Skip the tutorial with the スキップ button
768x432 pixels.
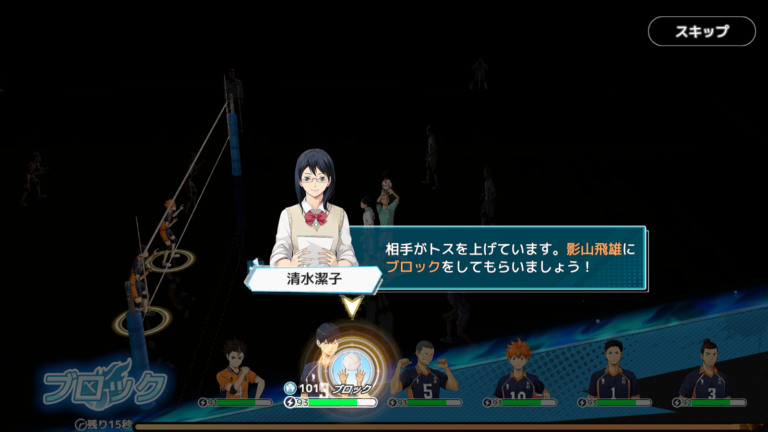(x=701, y=31)
